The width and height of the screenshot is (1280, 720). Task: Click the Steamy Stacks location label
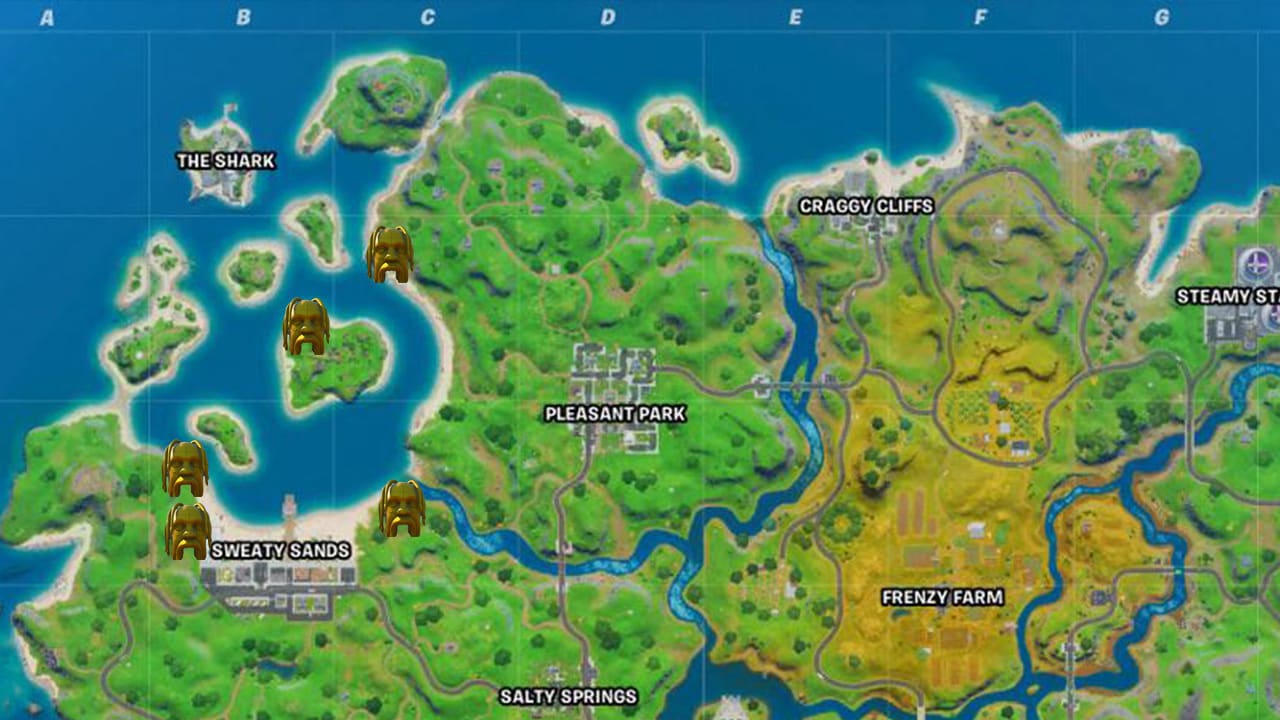coord(1228,297)
